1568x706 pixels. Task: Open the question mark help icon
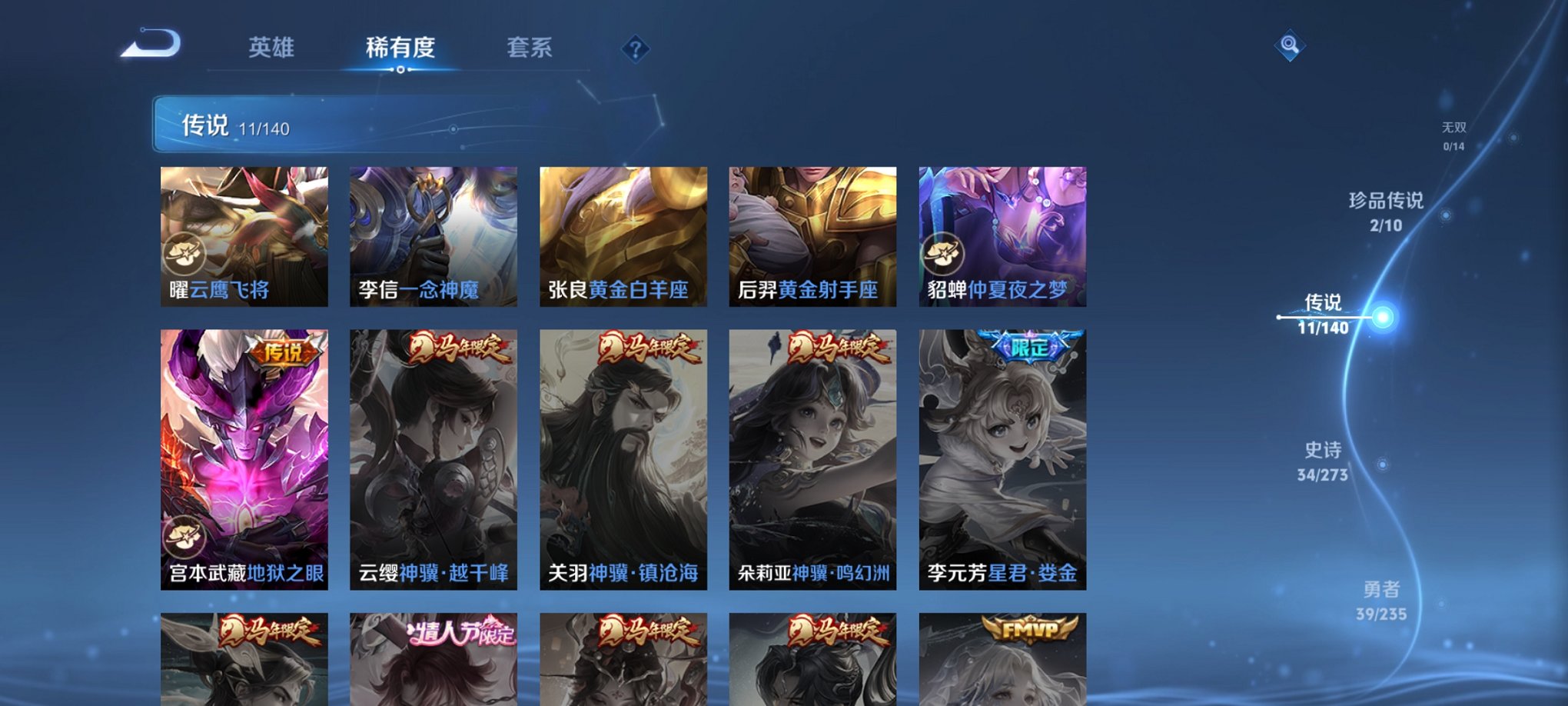tap(633, 50)
